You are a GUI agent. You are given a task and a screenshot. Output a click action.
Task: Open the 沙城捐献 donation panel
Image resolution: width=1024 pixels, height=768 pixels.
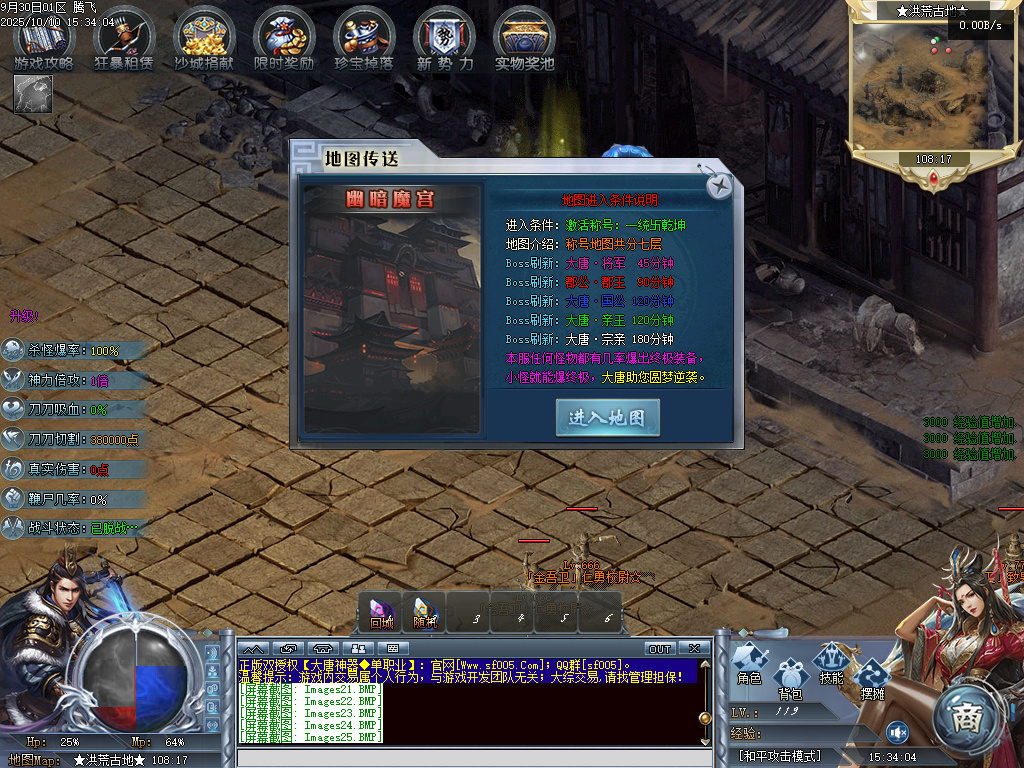coord(204,38)
